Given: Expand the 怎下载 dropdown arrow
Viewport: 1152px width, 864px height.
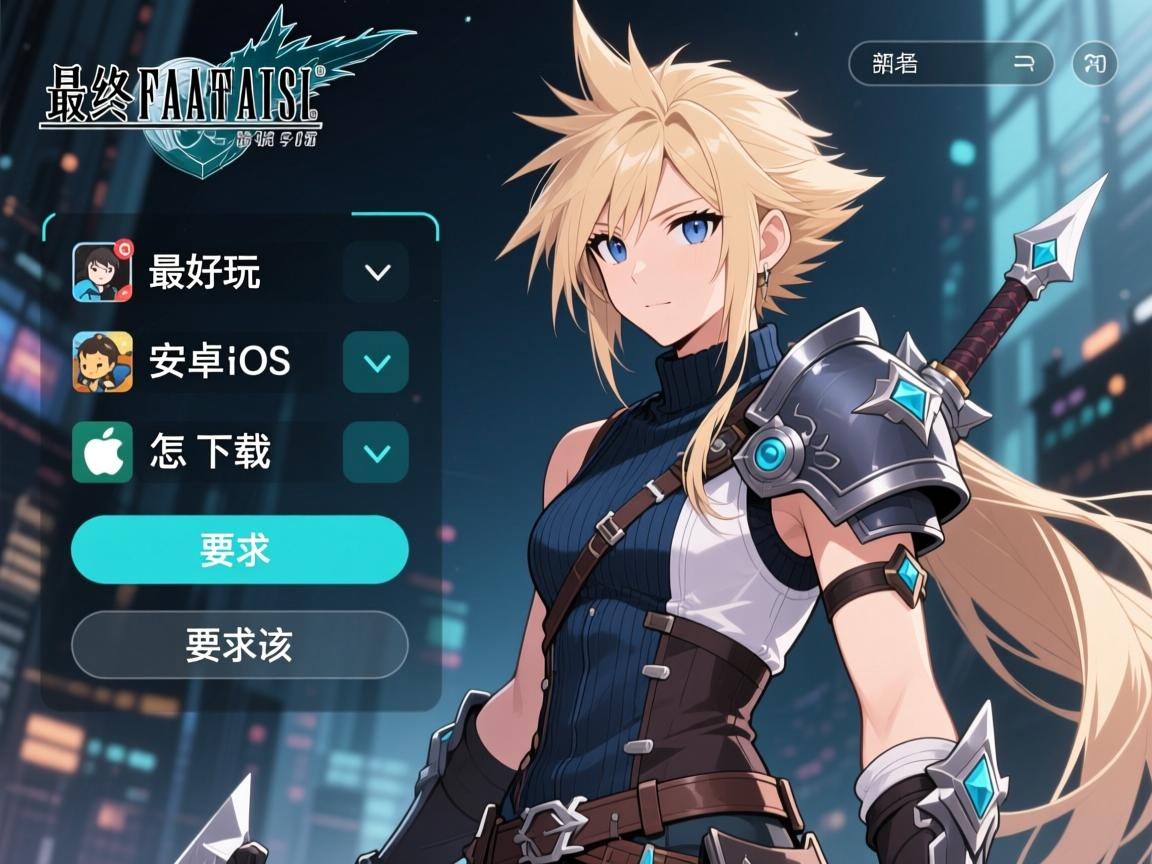Looking at the screenshot, I should pos(376,452).
